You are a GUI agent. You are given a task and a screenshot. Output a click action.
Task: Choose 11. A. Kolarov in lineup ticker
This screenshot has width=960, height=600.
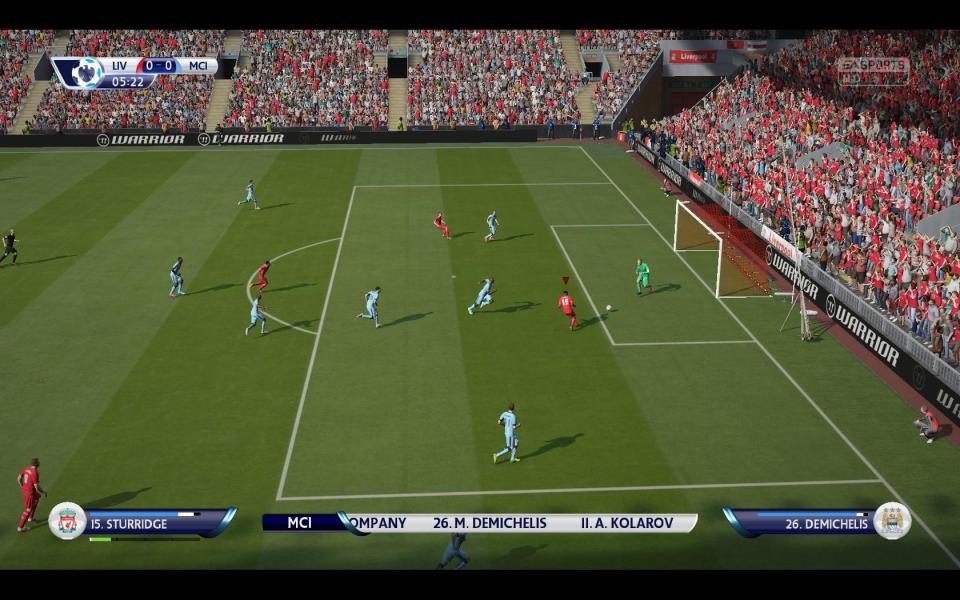pyautogui.click(x=629, y=523)
